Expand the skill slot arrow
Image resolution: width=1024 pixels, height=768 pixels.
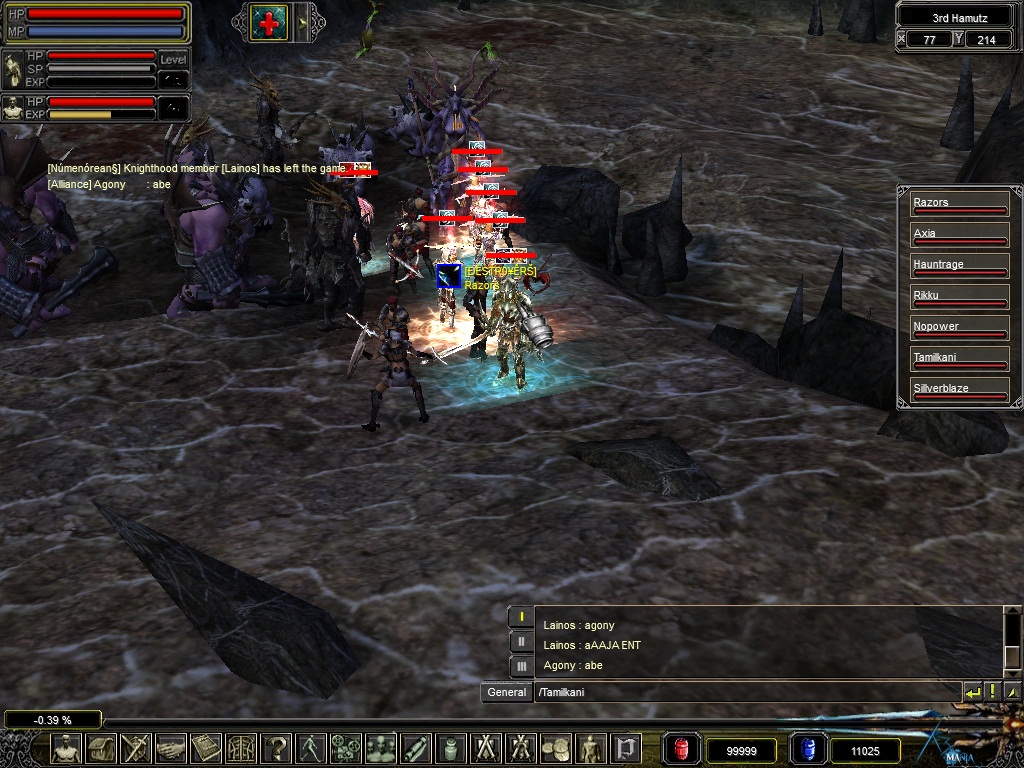302,21
